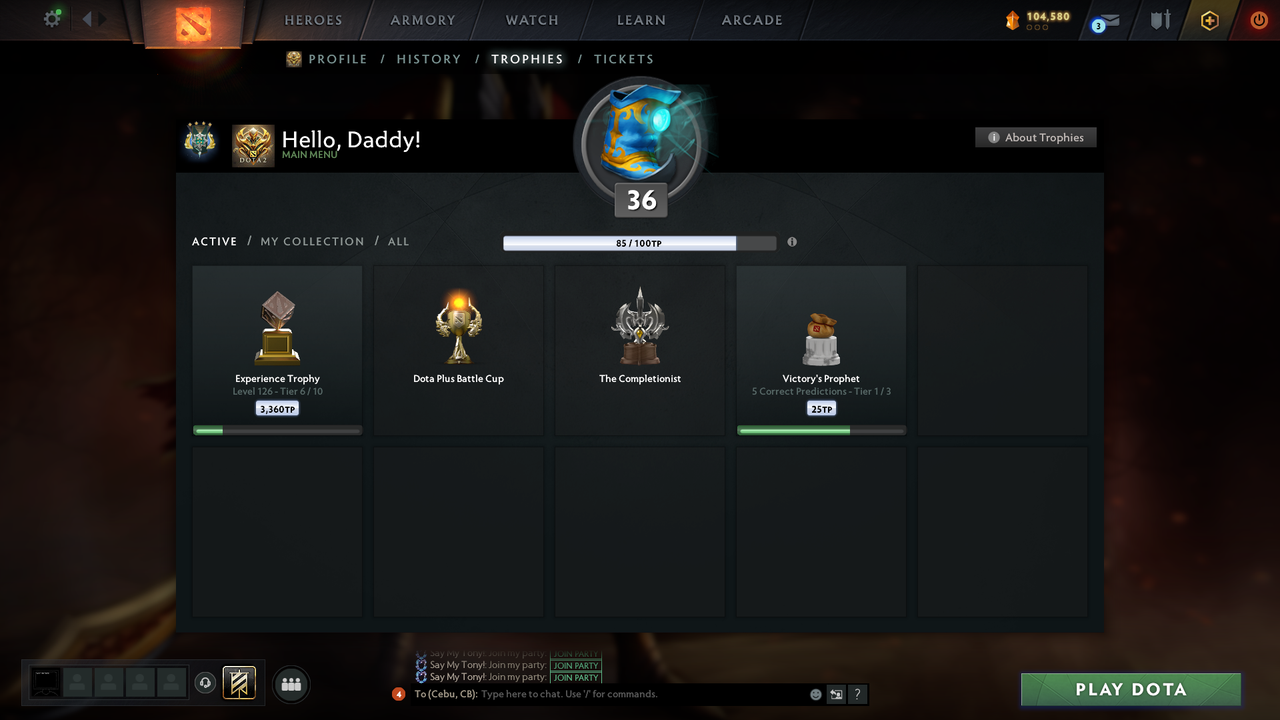Open the Armory via the shield and sword icon

(1159, 19)
